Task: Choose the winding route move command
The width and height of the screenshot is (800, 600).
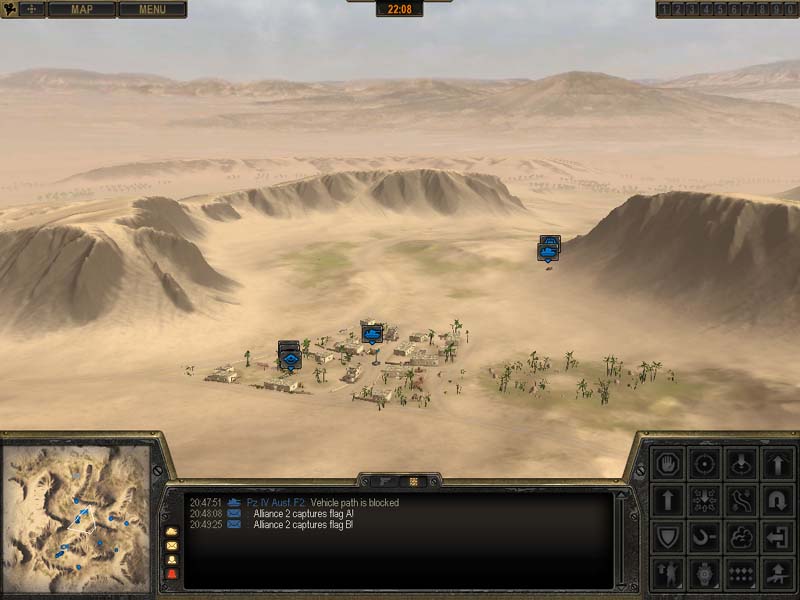Action: tap(741, 499)
